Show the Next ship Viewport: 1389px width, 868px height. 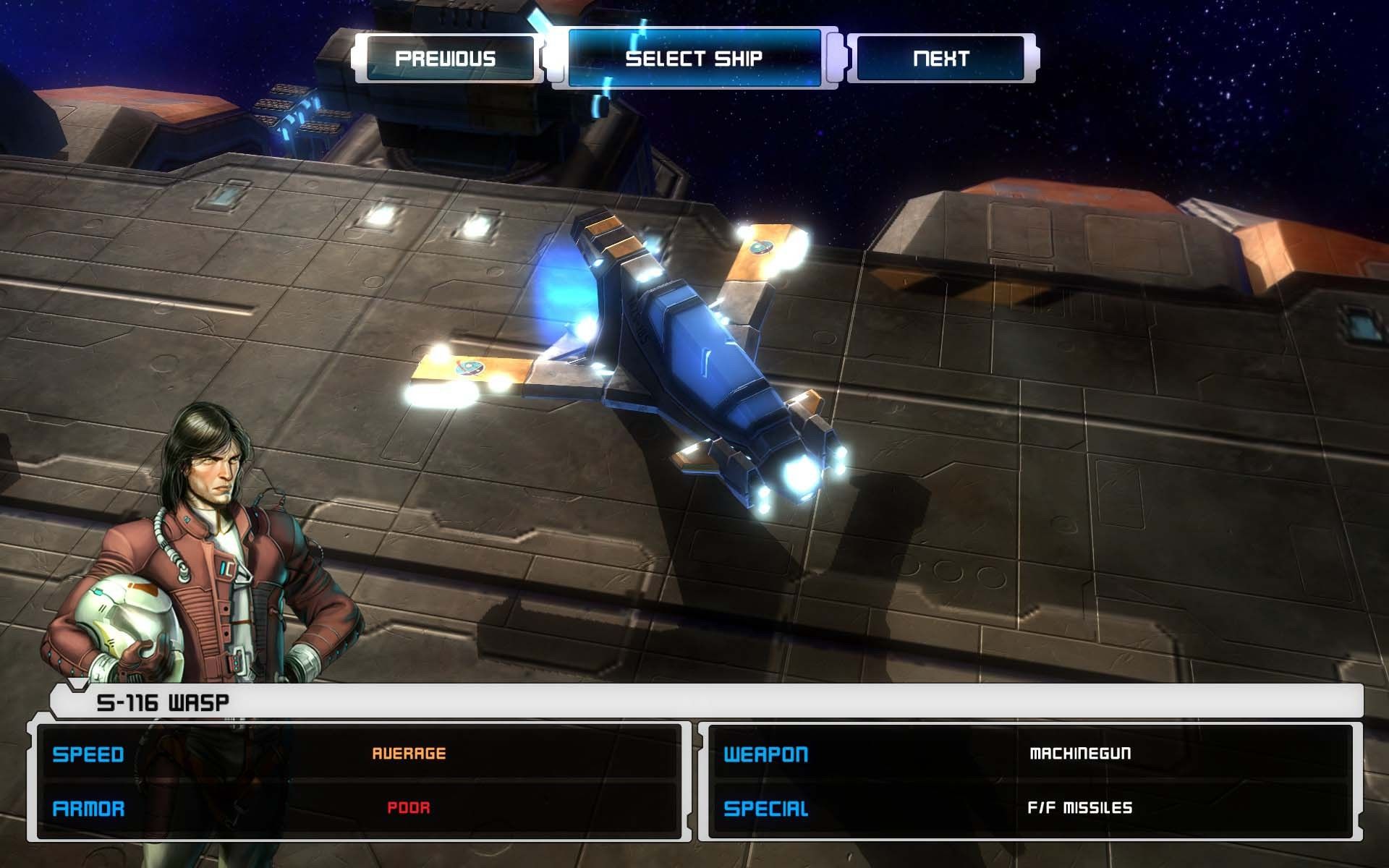click(940, 58)
